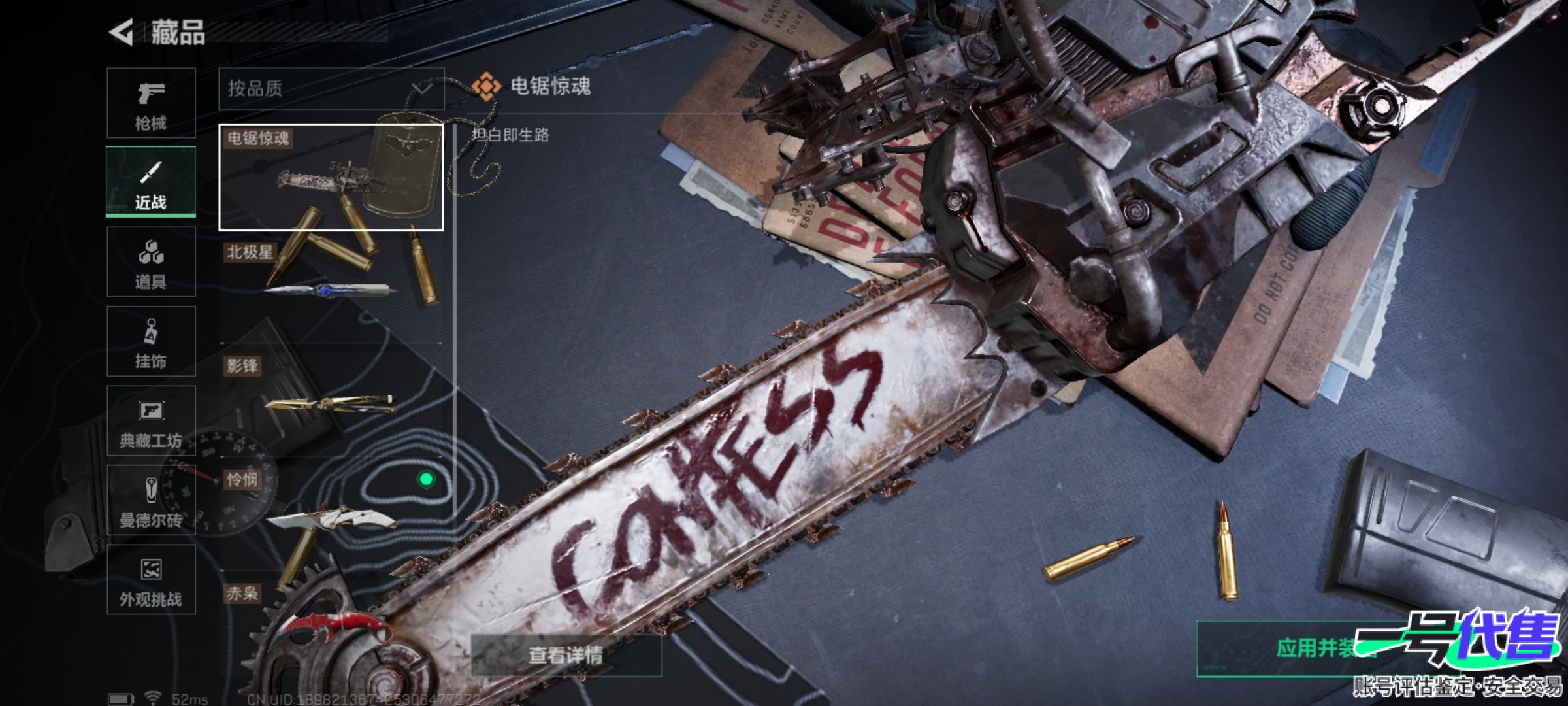Open the 道具 items tab
1568x706 pixels.
tap(151, 262)
